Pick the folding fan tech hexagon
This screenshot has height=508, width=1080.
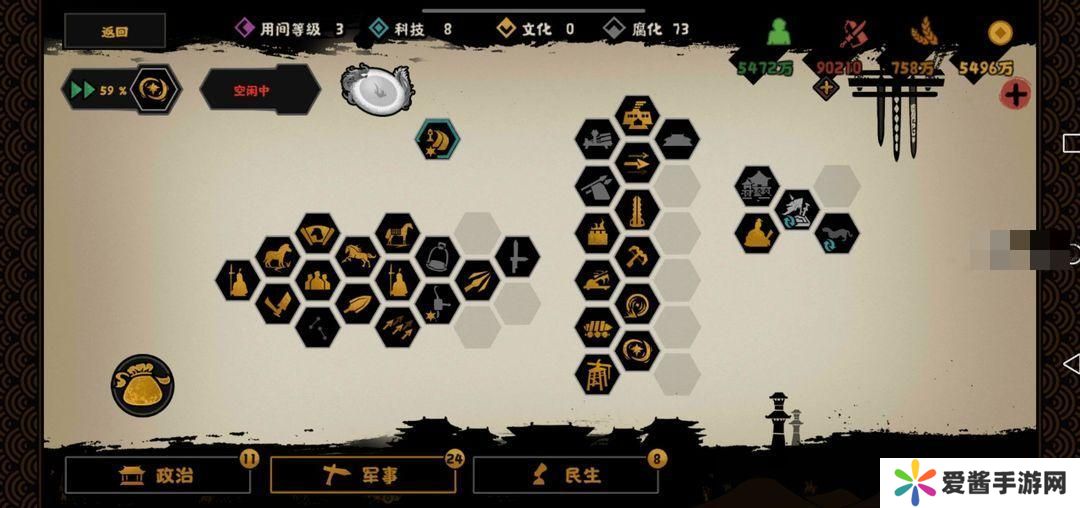318,234
